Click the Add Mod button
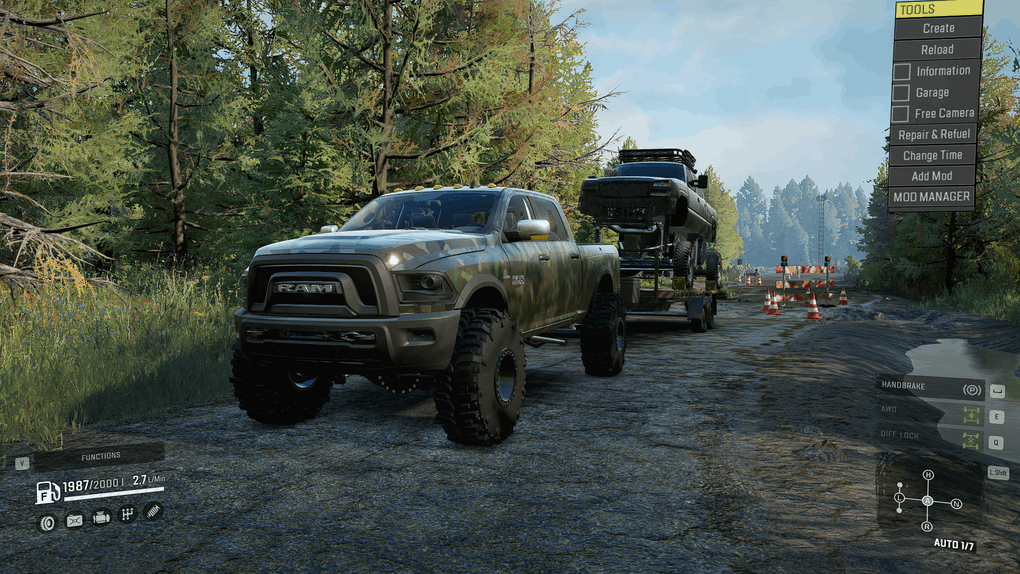The image size is (1020, 574). coord(932,176)
